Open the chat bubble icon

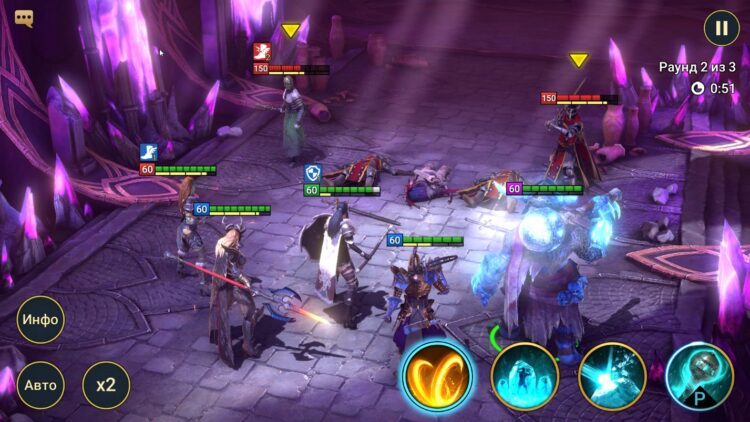point(24,18)
